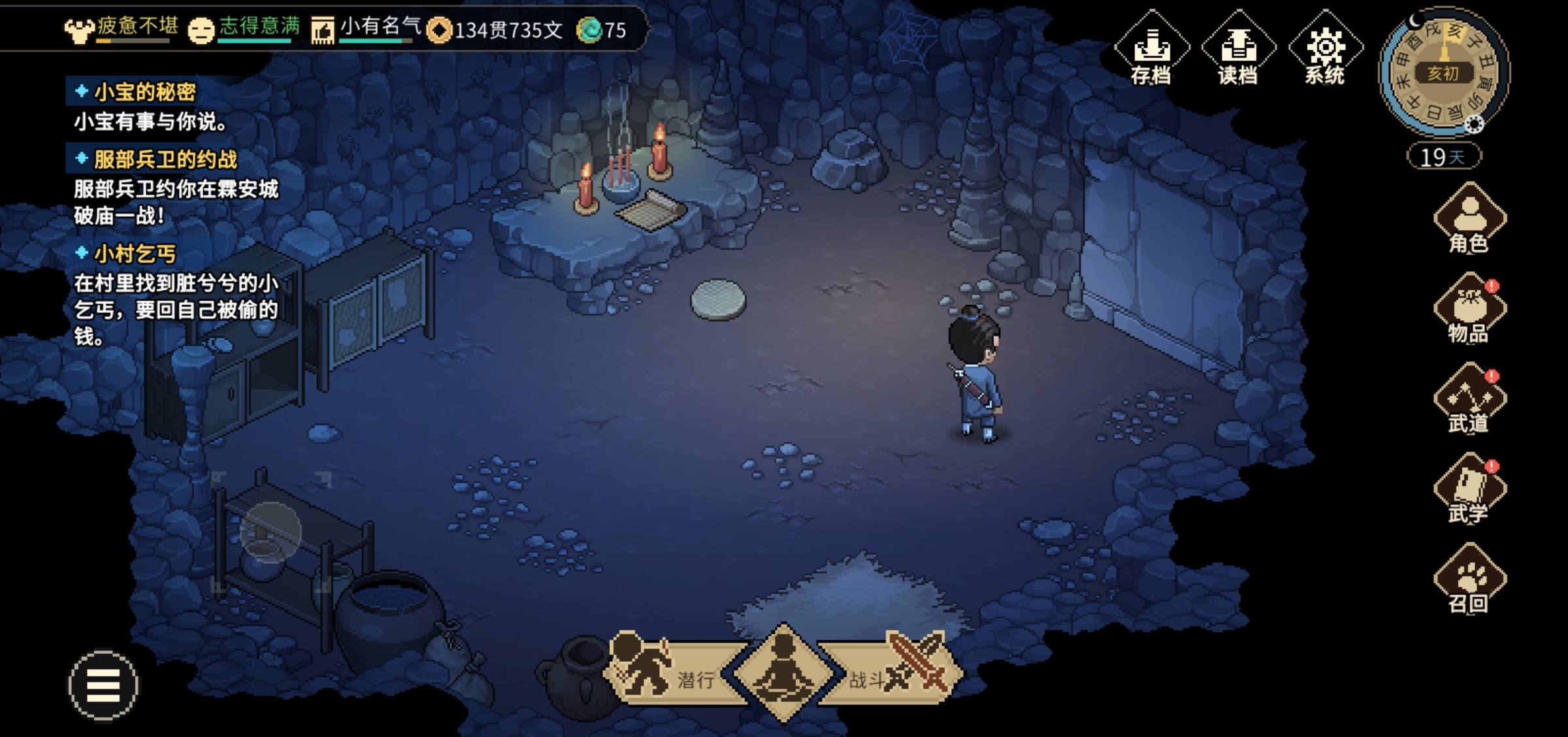1568x737 pixels.
Task: Save the game with 存档 button
Action: 1151,50
